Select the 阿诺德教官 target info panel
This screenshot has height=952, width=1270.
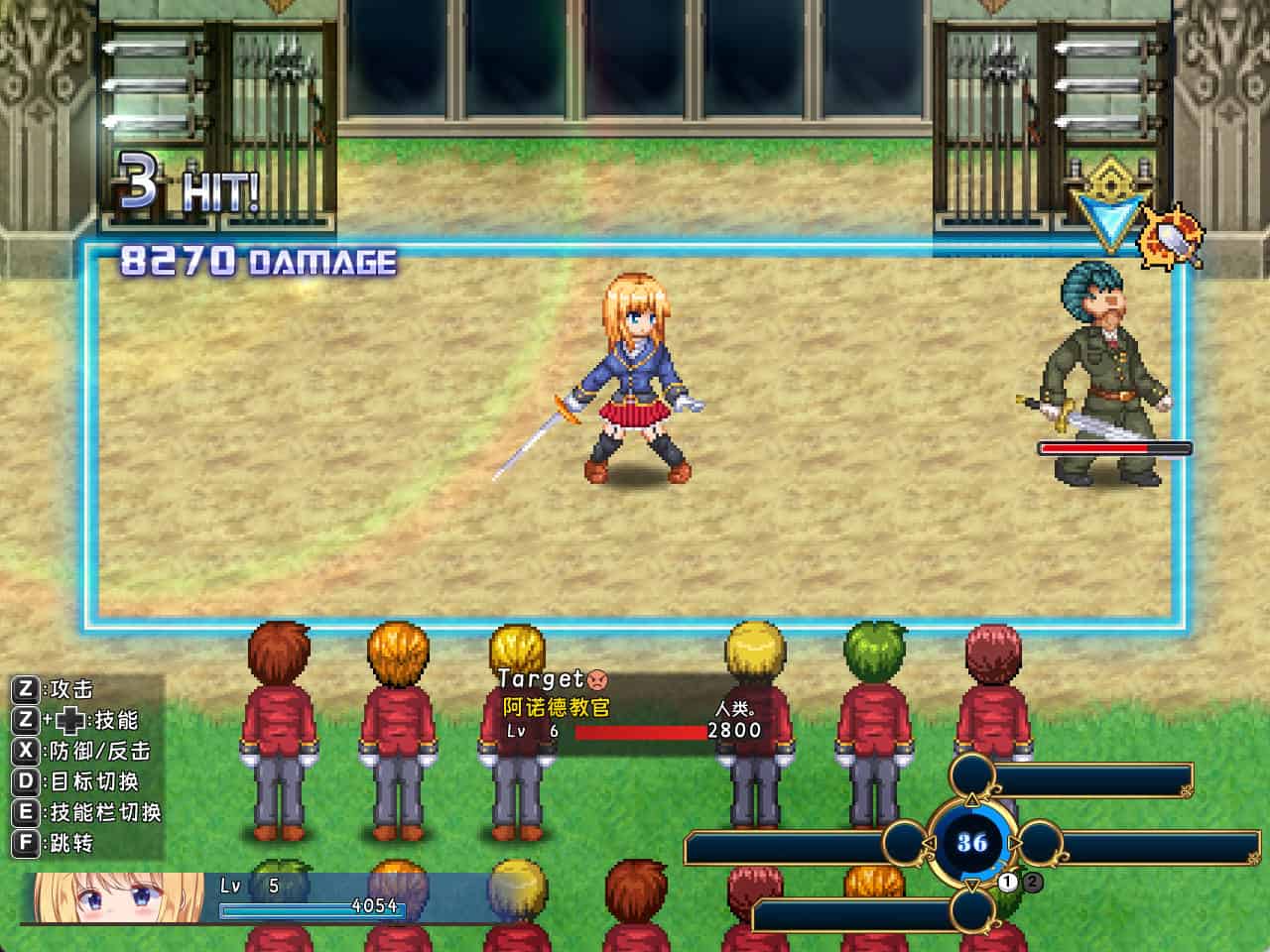click(631, 706)
